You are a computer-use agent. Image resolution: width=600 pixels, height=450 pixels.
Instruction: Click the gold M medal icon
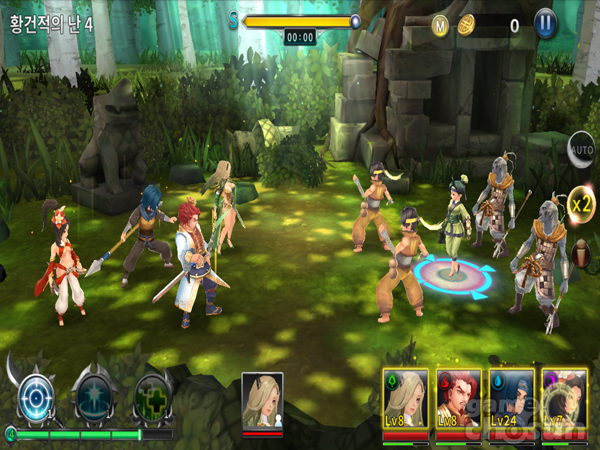(440, 25)
